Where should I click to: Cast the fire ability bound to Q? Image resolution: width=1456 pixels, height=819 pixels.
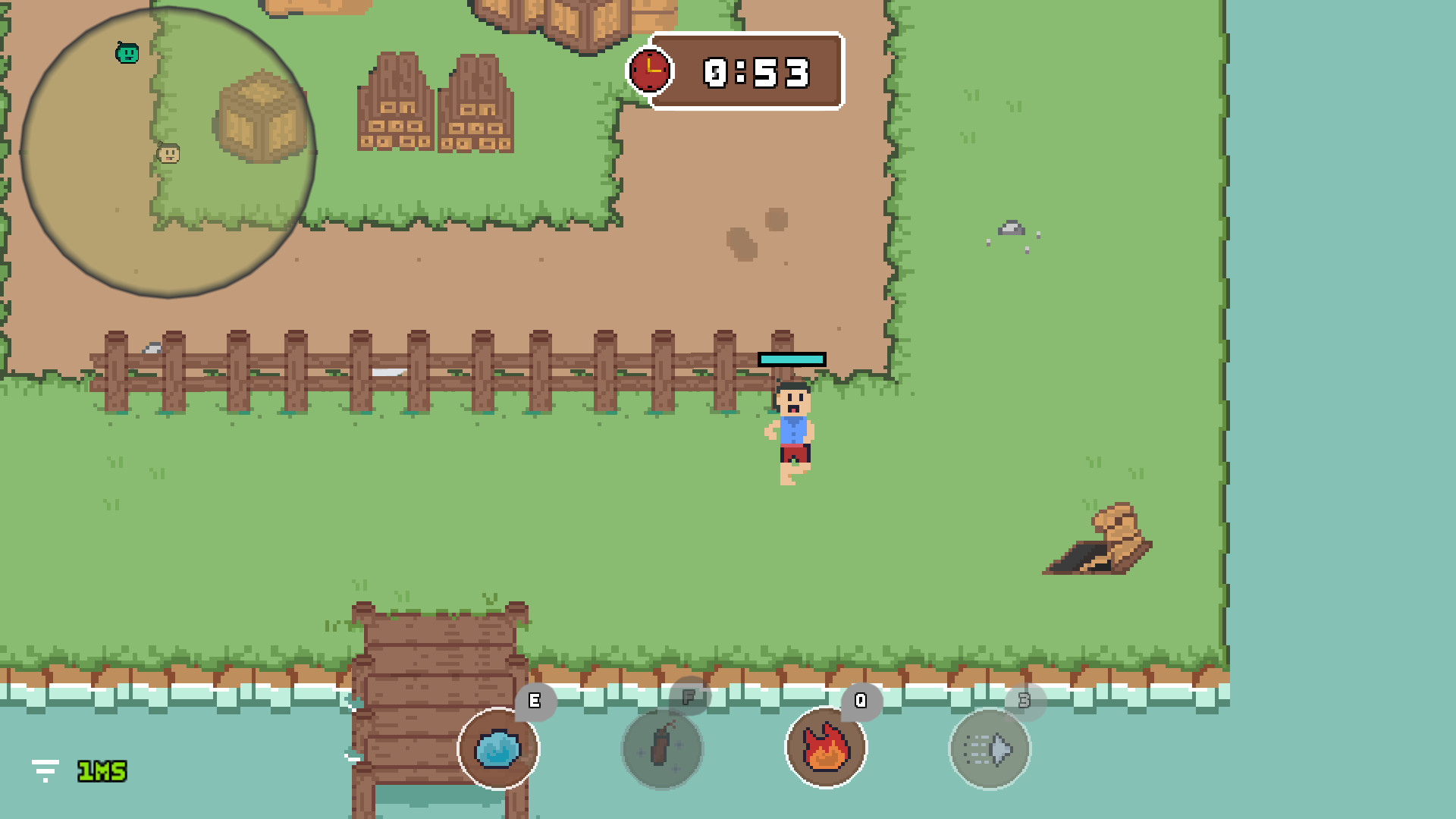[826, 748]
